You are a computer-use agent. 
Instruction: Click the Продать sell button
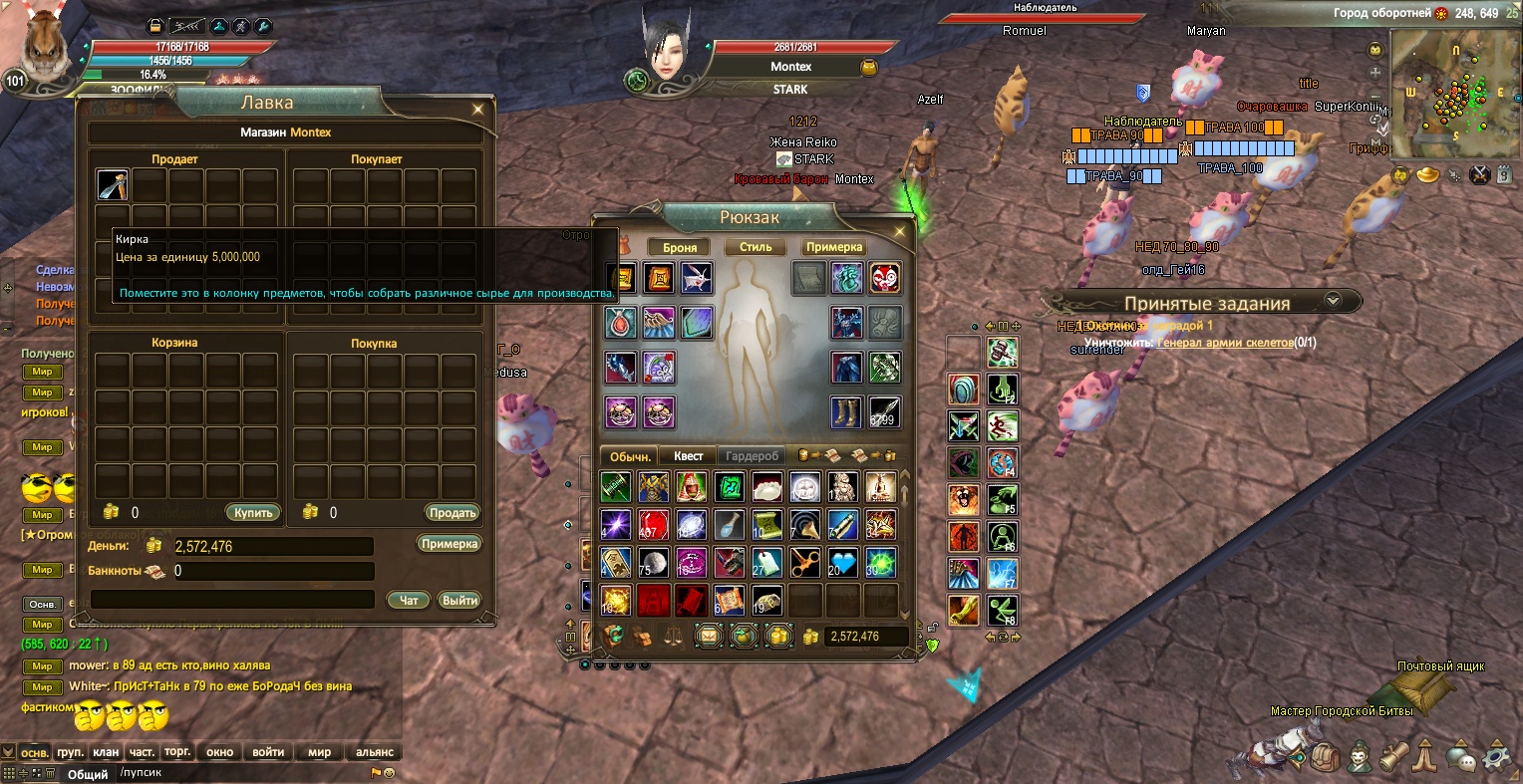click(x=453, y=513)
